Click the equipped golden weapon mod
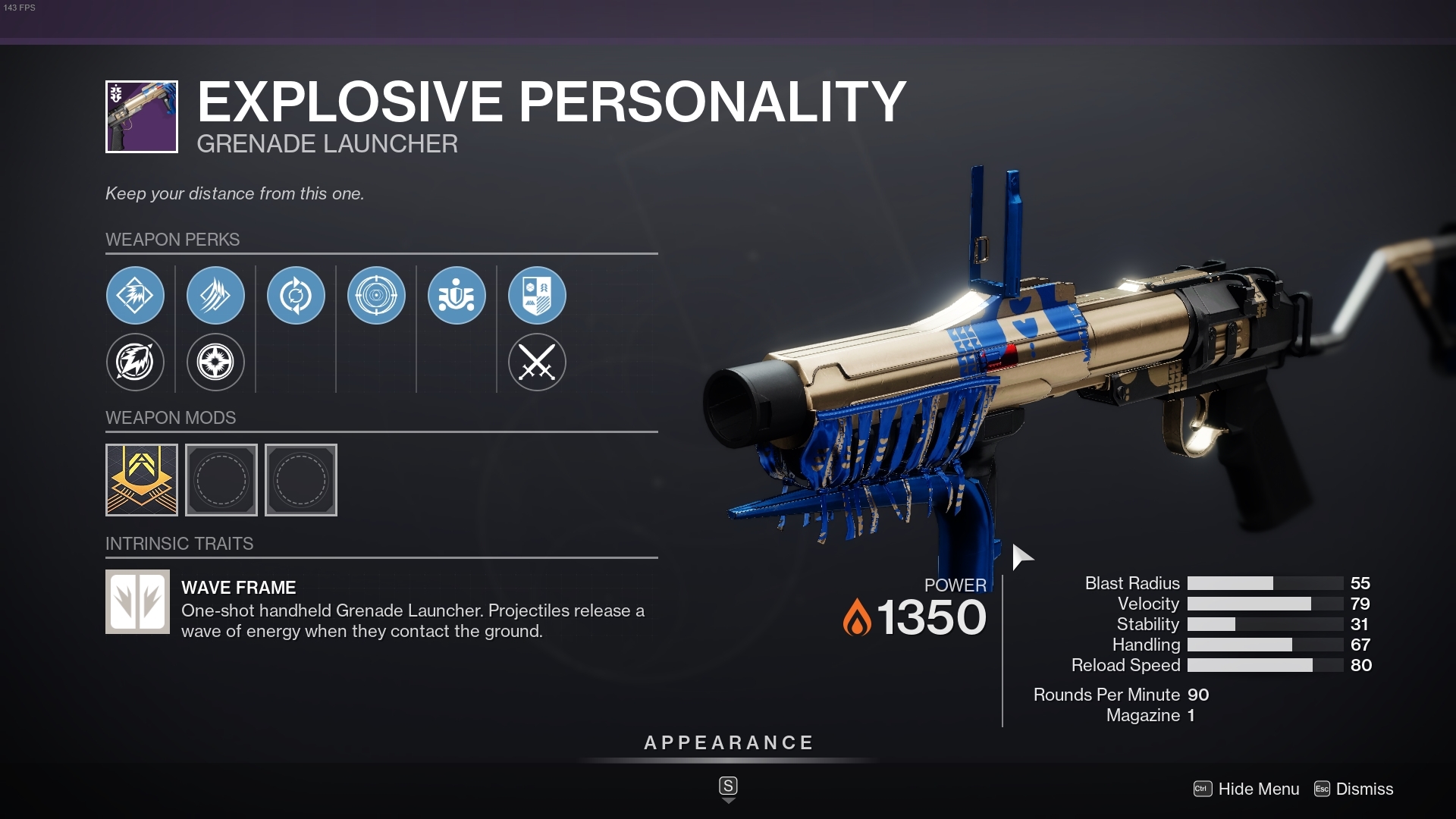Viewport: 1456px width, 819px height. pos(141,479)
